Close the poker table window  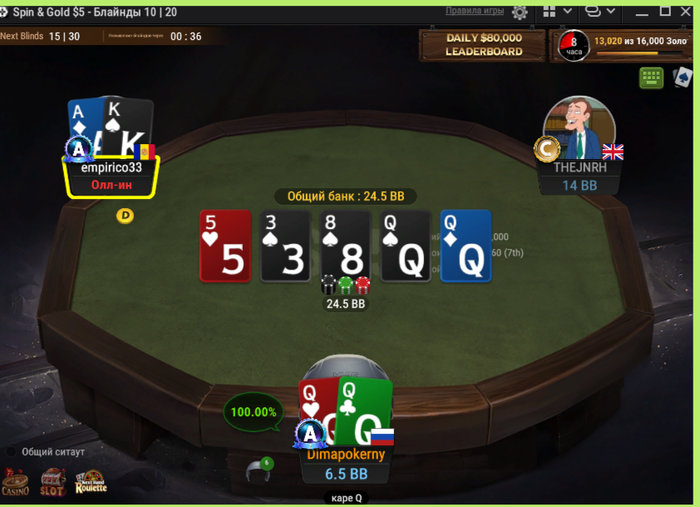point(688,12)
